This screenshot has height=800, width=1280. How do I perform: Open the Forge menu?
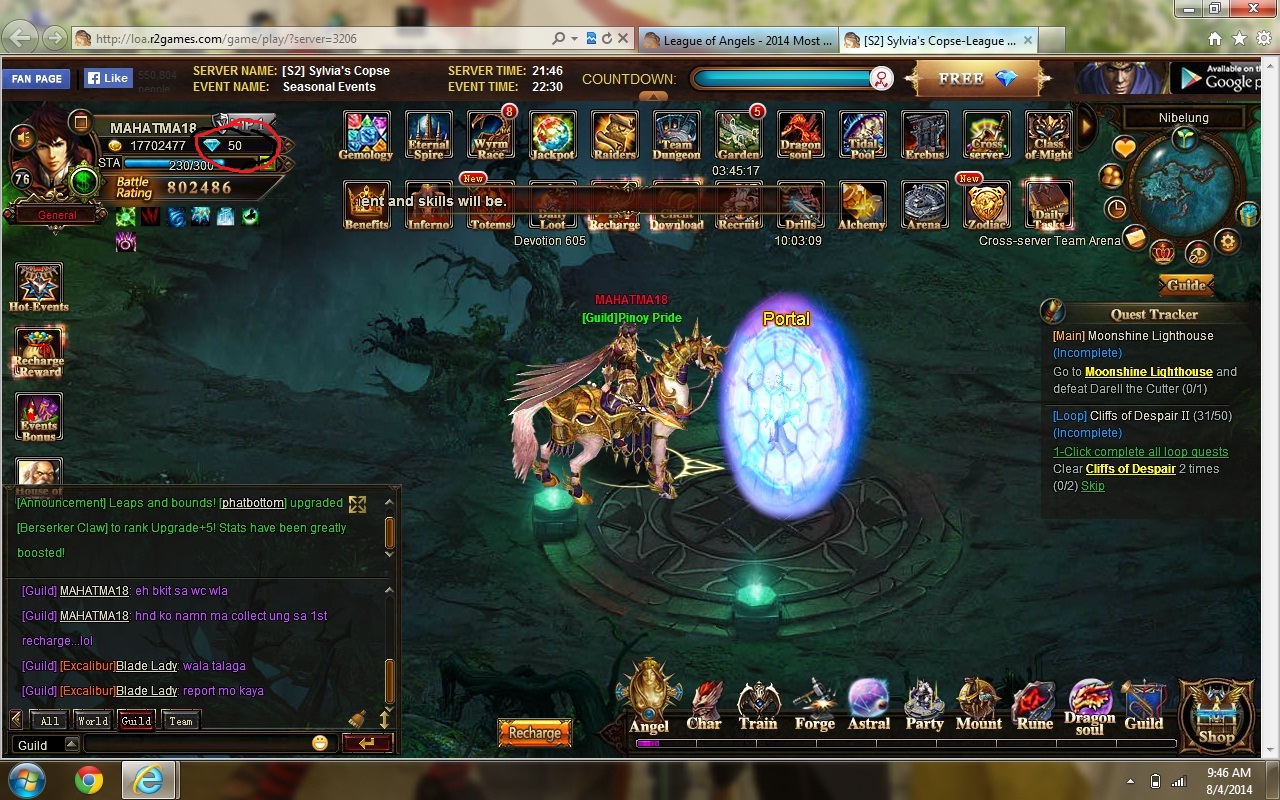[814, 705]
